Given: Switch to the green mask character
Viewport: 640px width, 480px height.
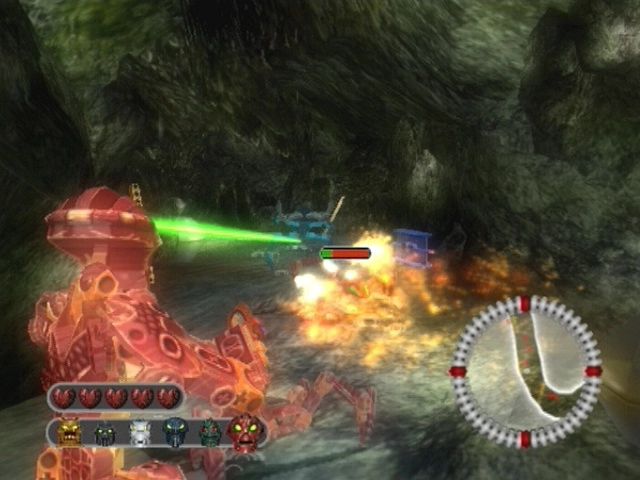Looking at the screenshot, I should [209, 433].
